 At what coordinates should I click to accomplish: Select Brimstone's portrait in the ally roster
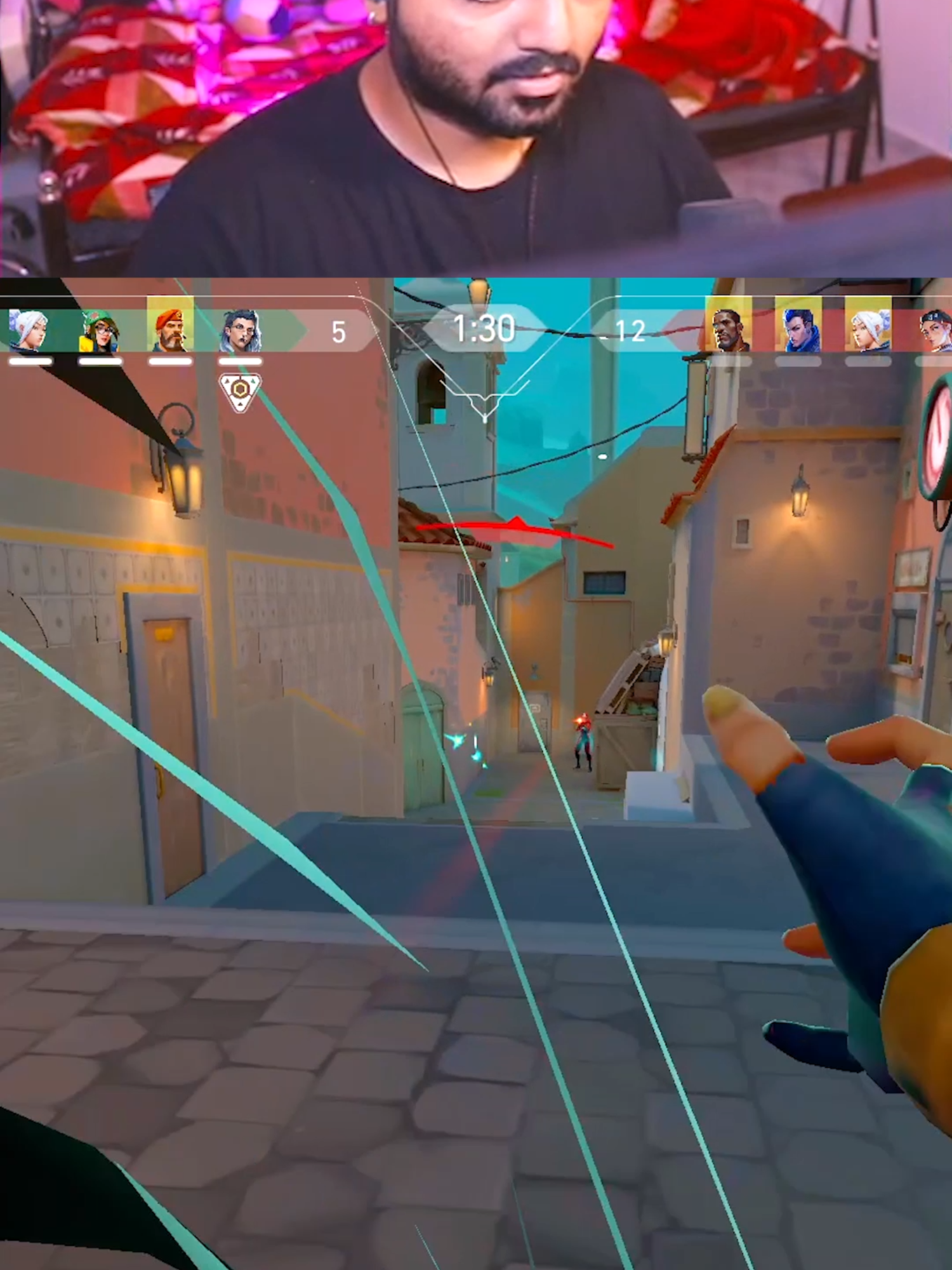pos(171,329)
